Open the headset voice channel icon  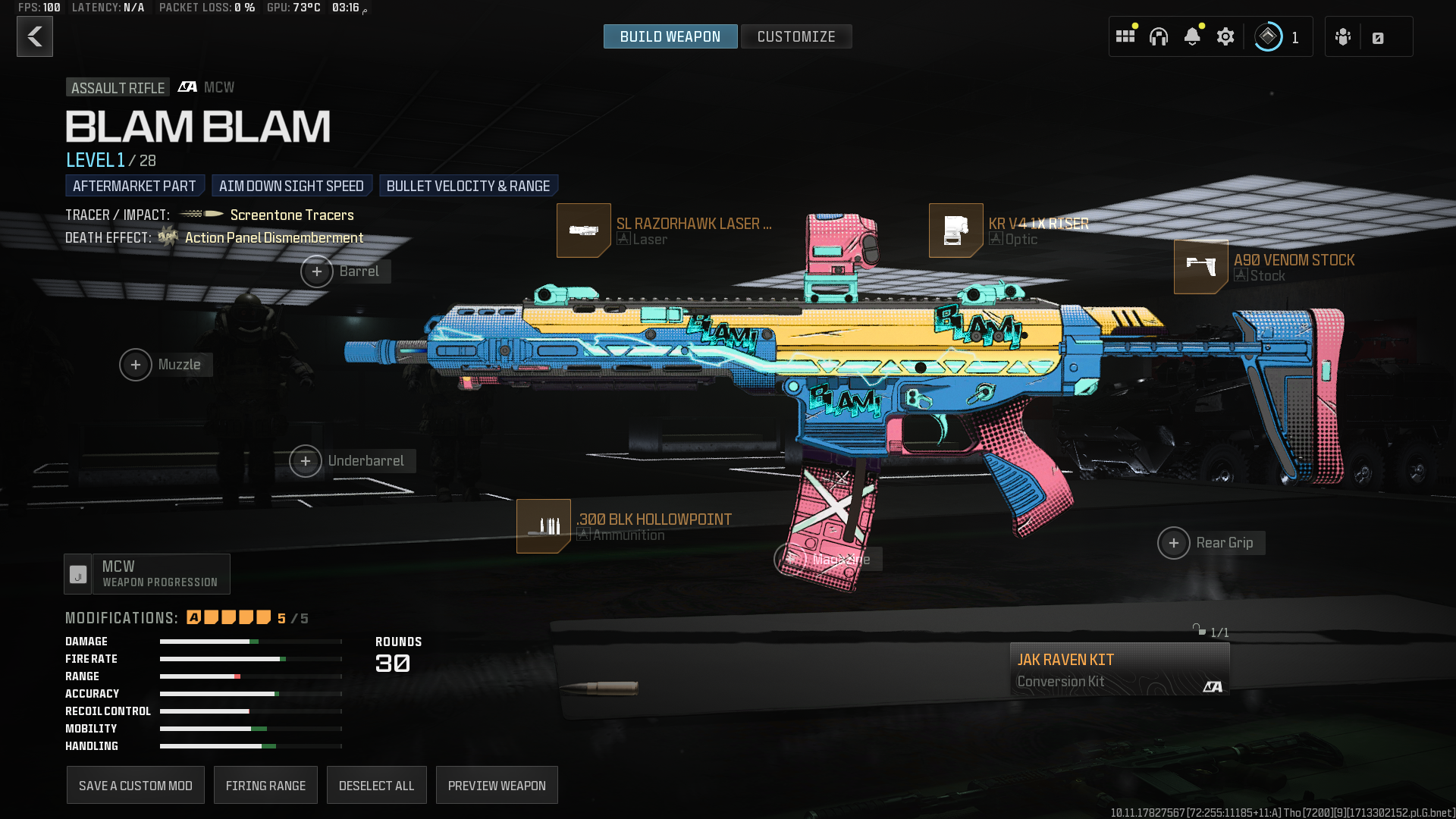tap(1158, 36)
